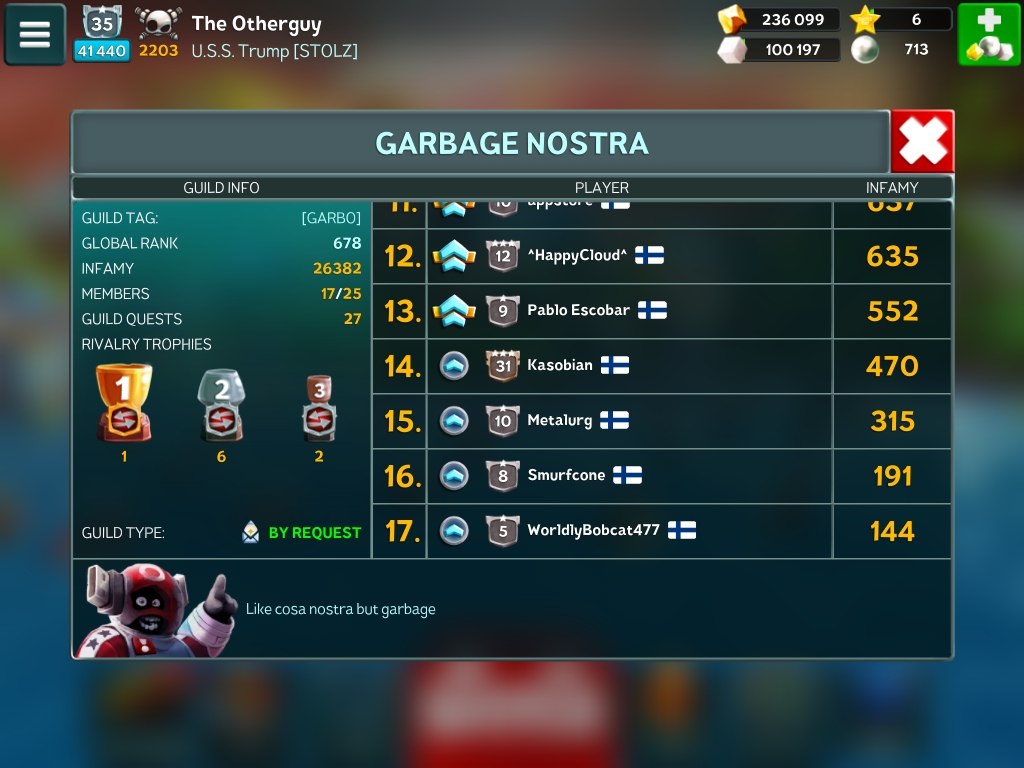Click the gold currency counter
Viewport: 1024px width, 768px height.
[779, 20]
